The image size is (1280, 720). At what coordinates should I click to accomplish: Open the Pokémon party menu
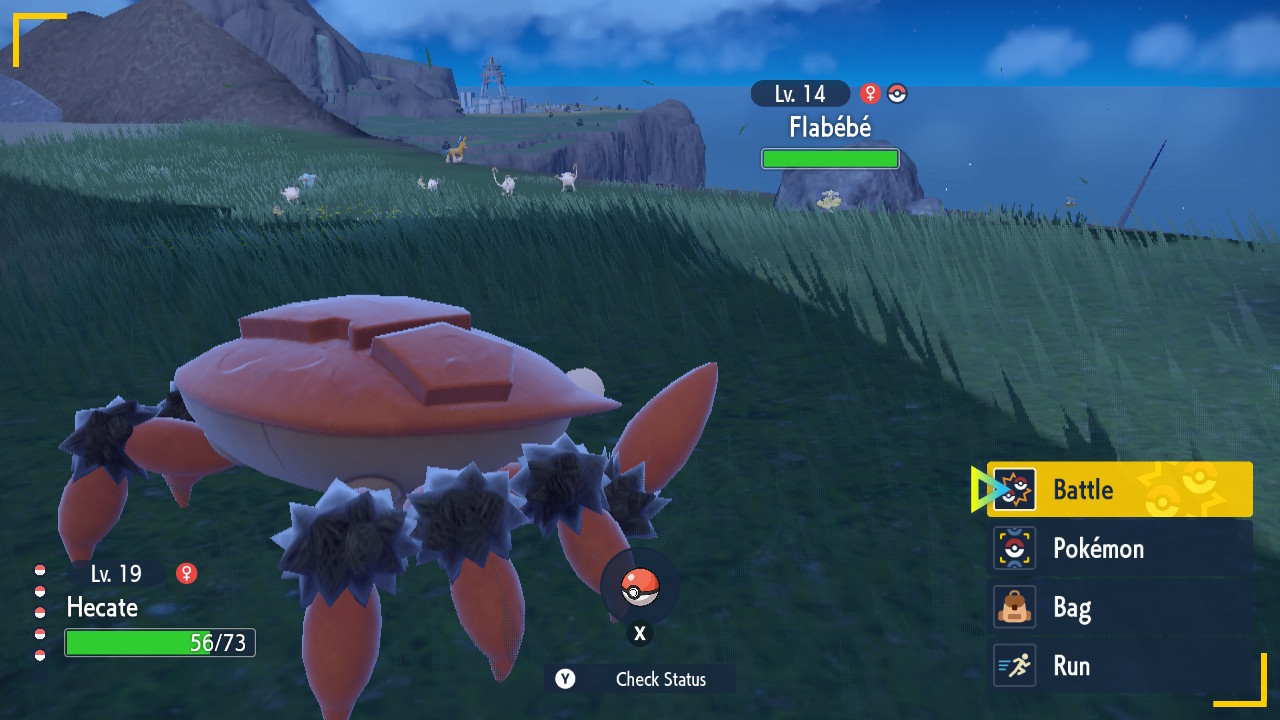pos(1119,548)
